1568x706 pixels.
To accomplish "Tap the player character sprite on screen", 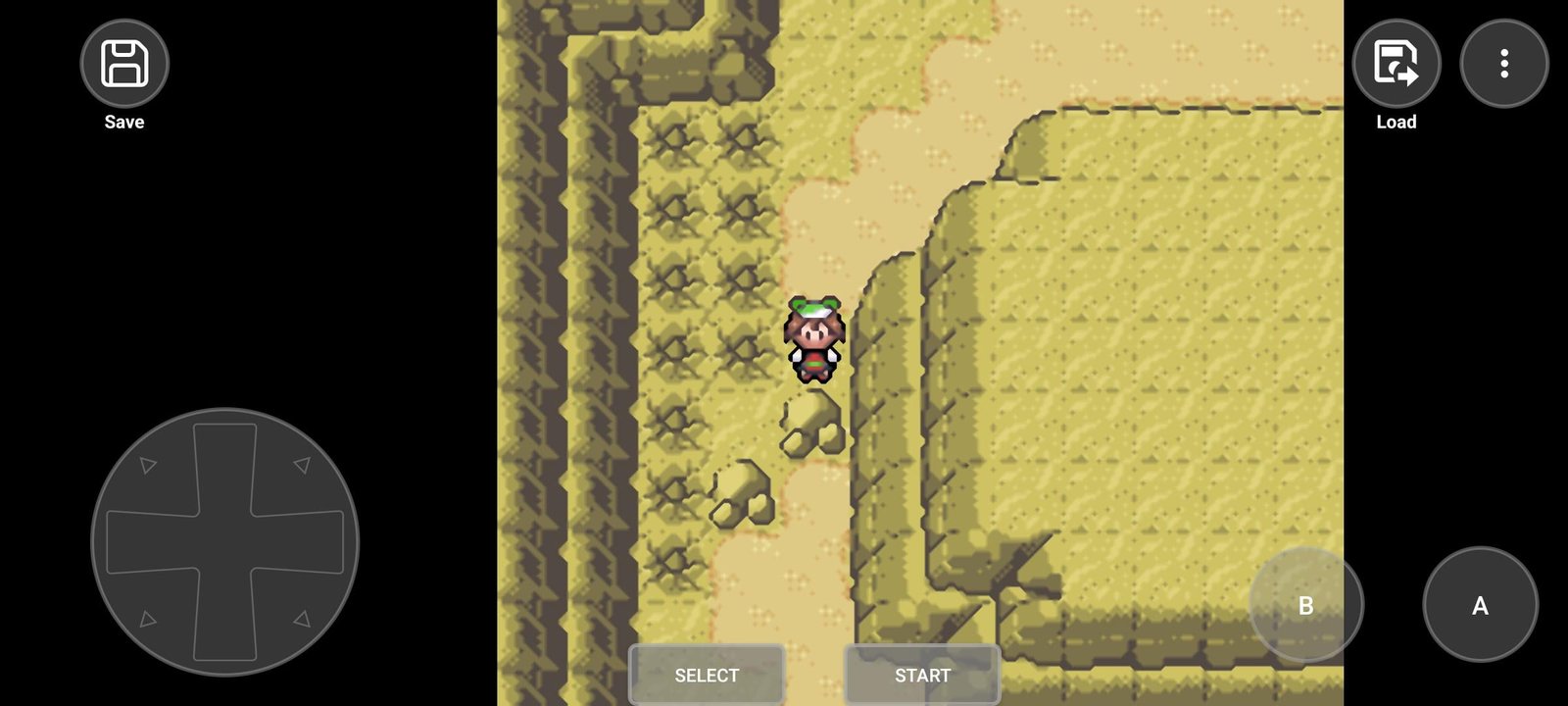I will point(813,338).
